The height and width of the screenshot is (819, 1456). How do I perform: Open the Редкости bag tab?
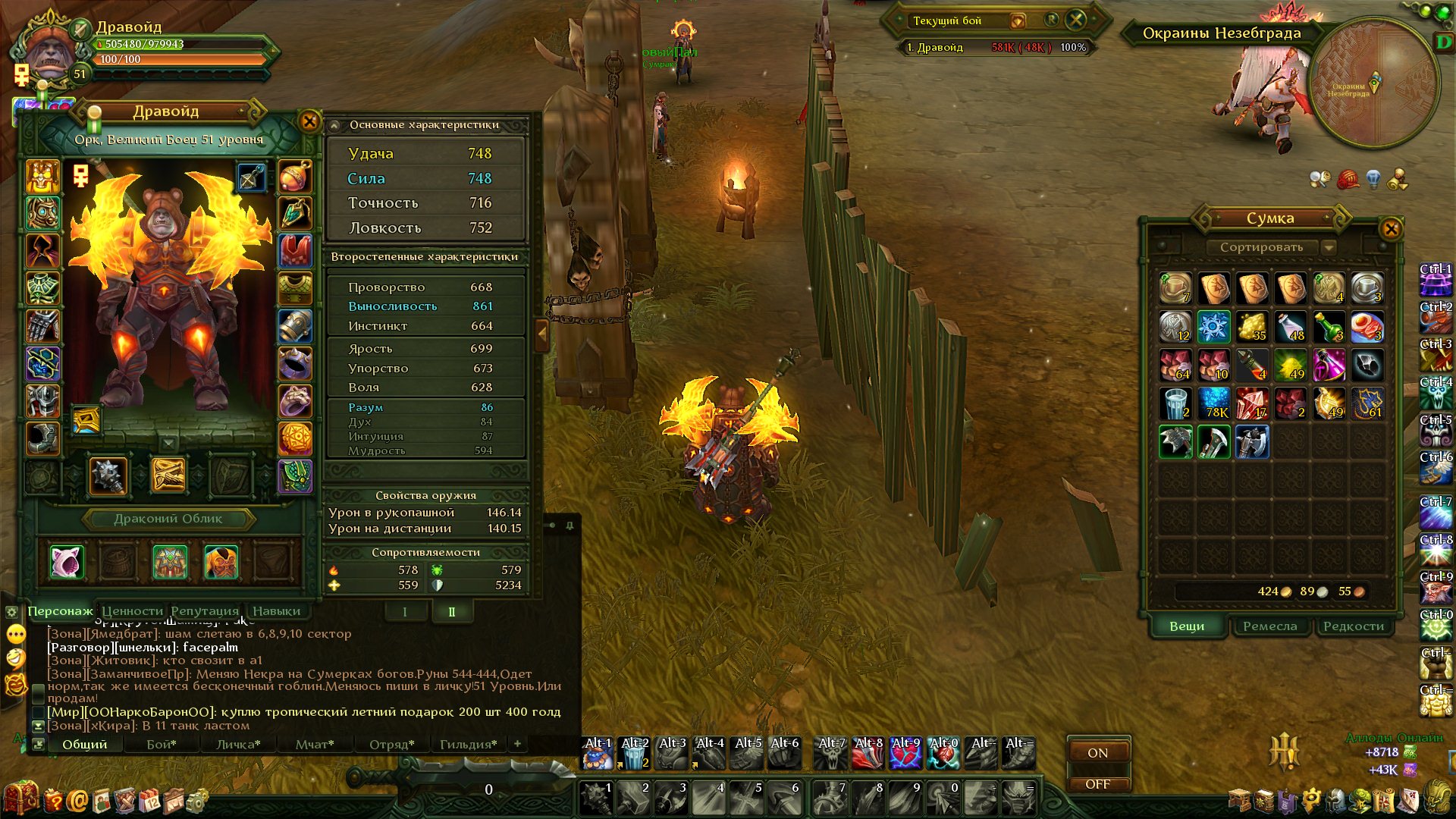1354,626
